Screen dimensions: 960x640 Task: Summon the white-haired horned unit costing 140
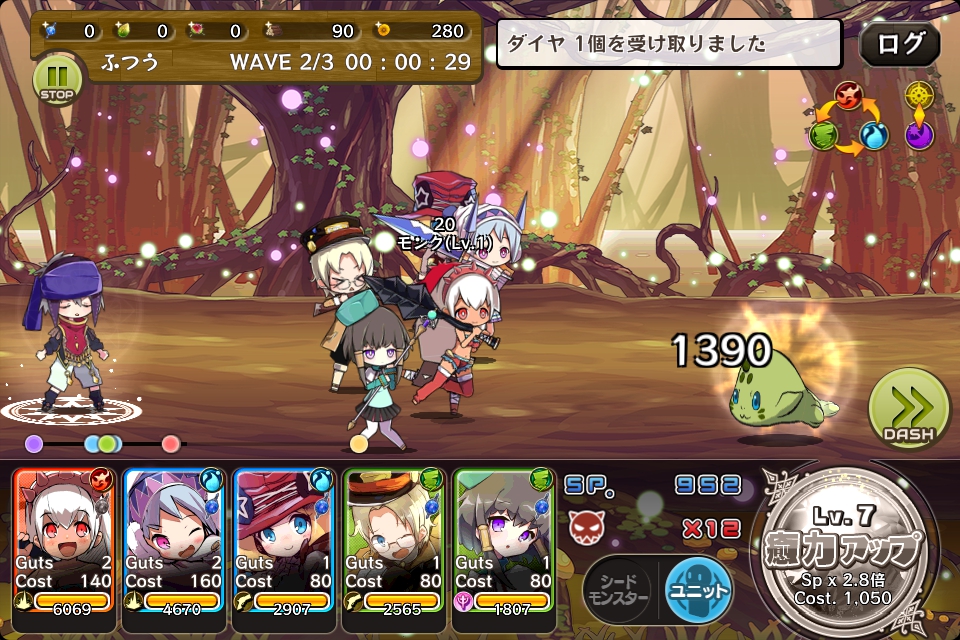click(65, 540)
